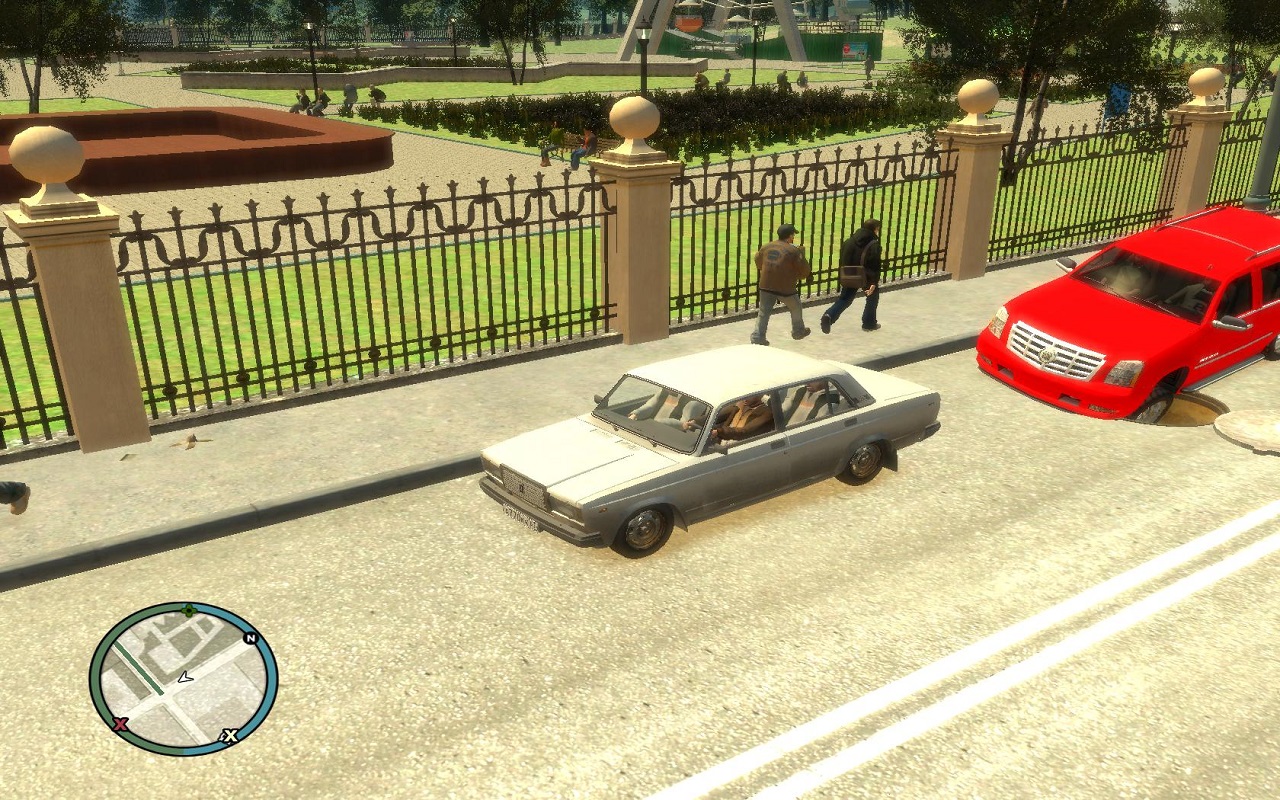Click the circular minimap radar

click(x=183, y=679)
